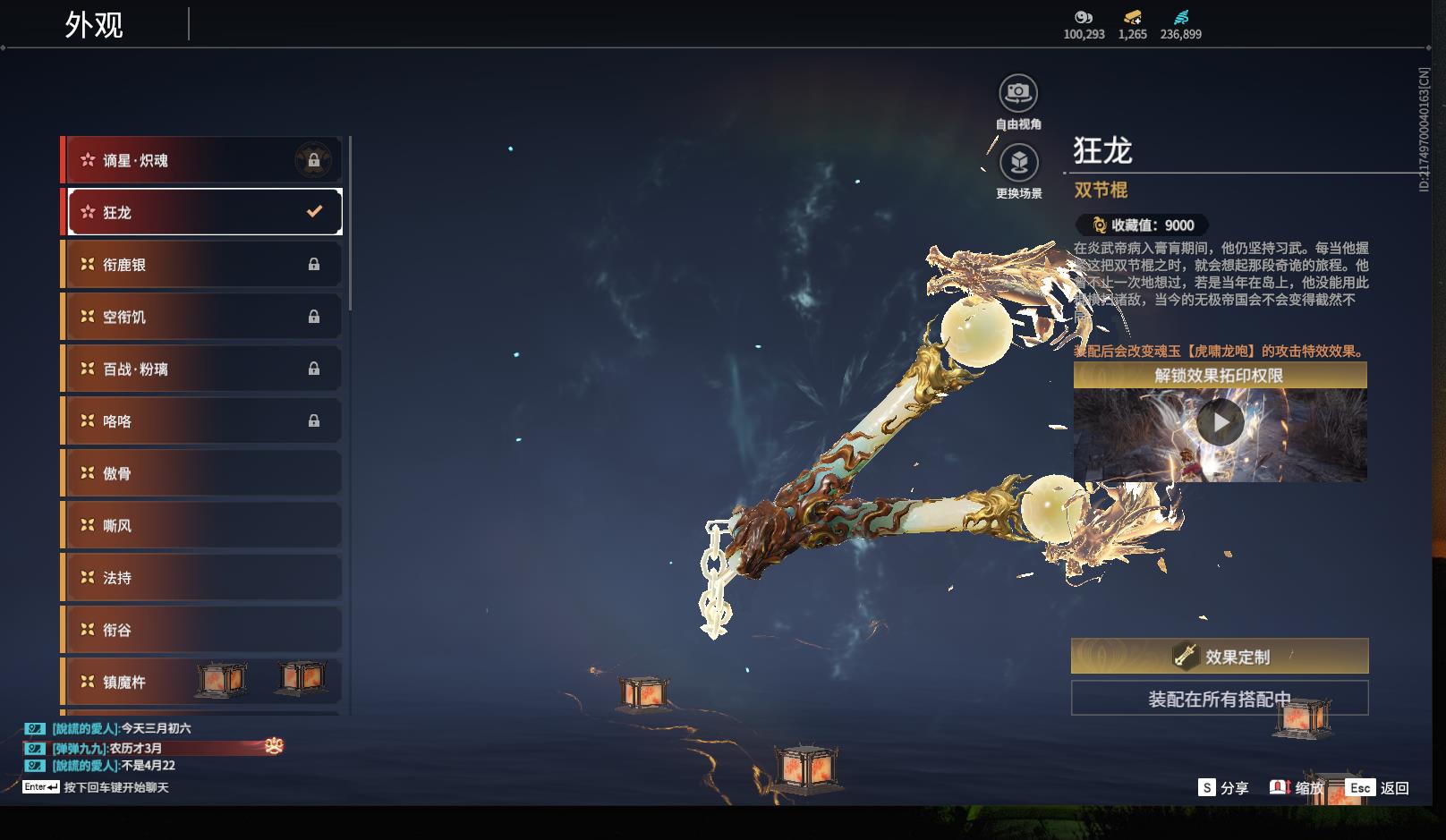Choose the 咯咯 skin row
Screen dimensions: 1446x840
click(x=202, y=420)
